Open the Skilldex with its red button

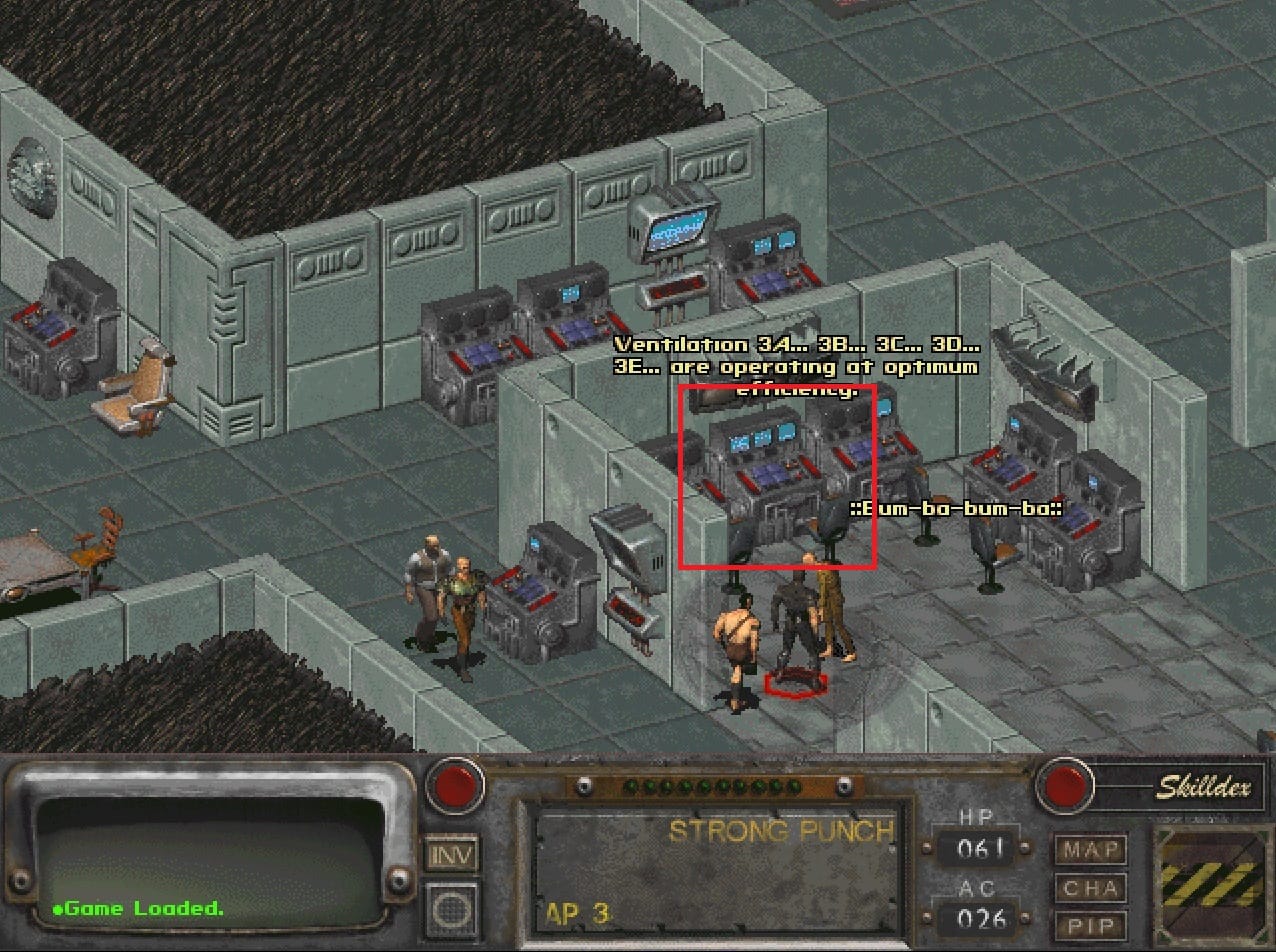[x=1064, y=785]
